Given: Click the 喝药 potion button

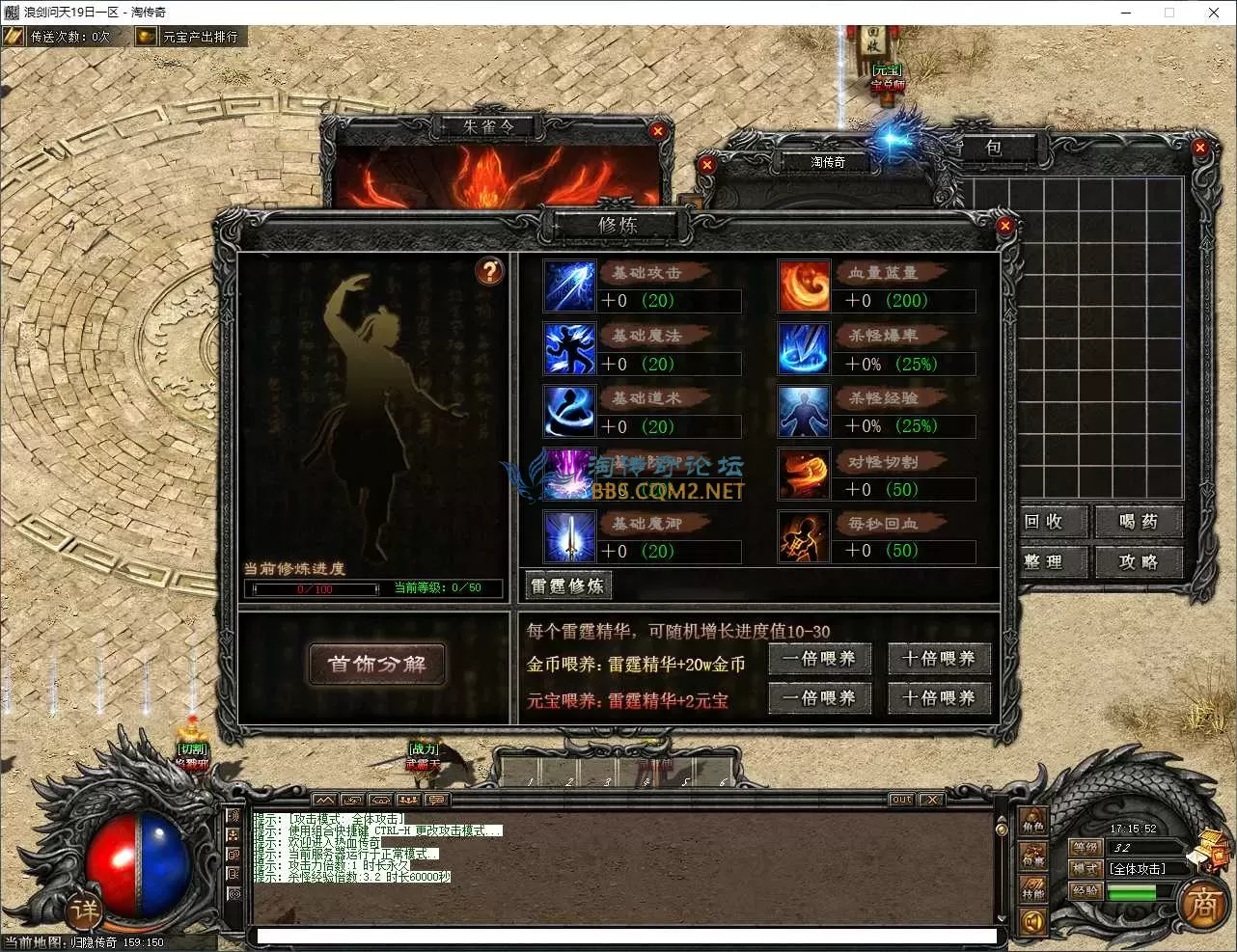Looking at the screenshot, I should 1139,522.
